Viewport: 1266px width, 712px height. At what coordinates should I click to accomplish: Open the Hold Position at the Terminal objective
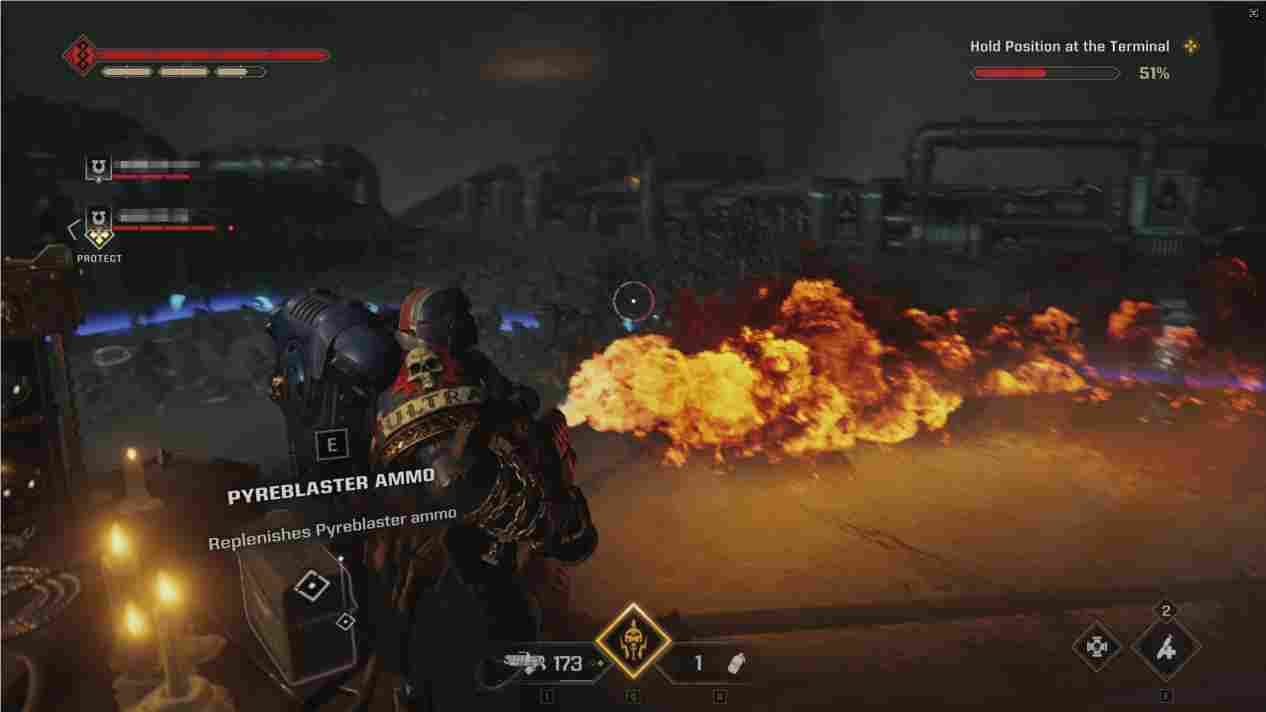click(x=1069, y=46)
